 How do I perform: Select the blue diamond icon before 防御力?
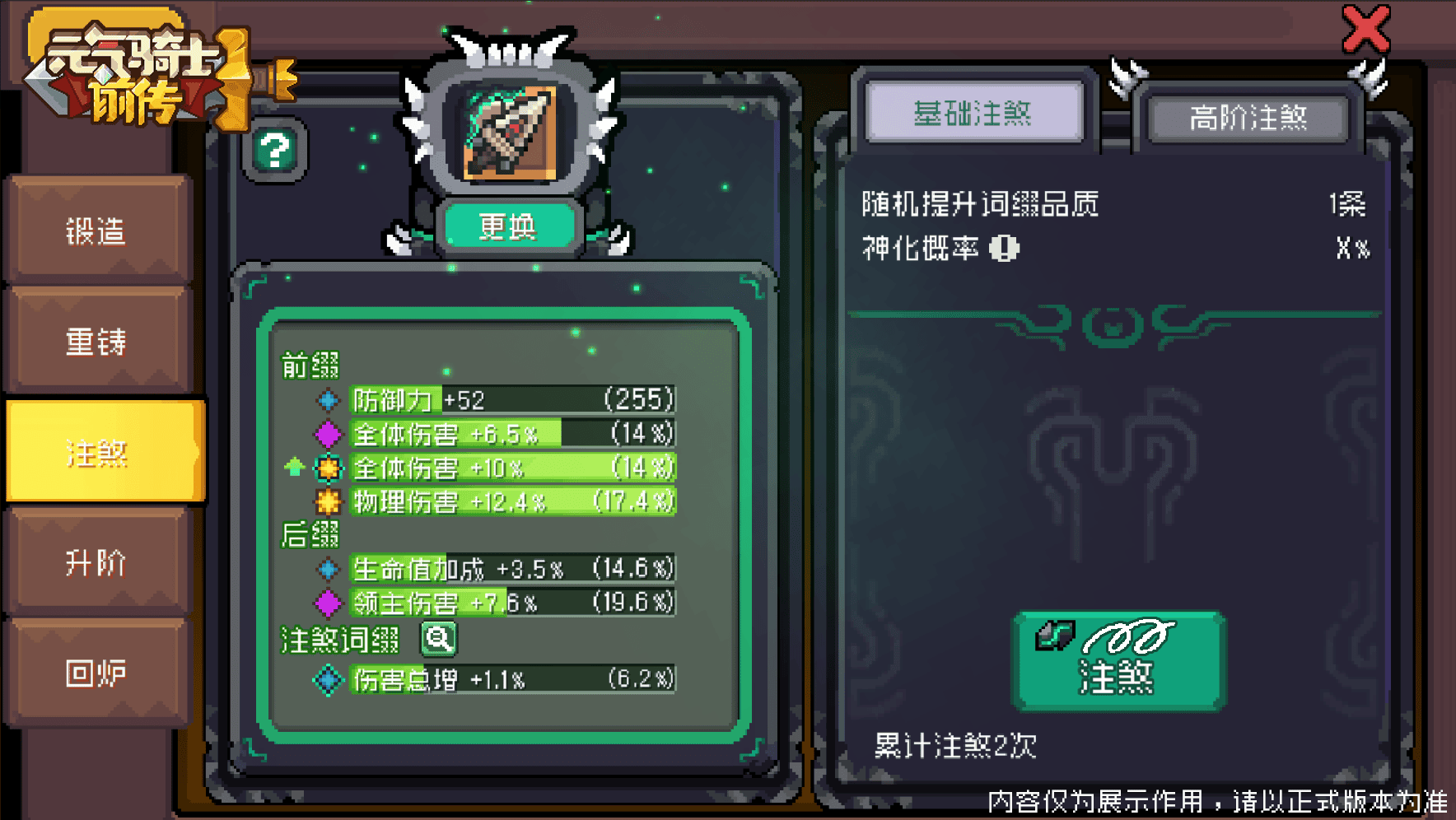pyautogui.click(x=328, y=400)
